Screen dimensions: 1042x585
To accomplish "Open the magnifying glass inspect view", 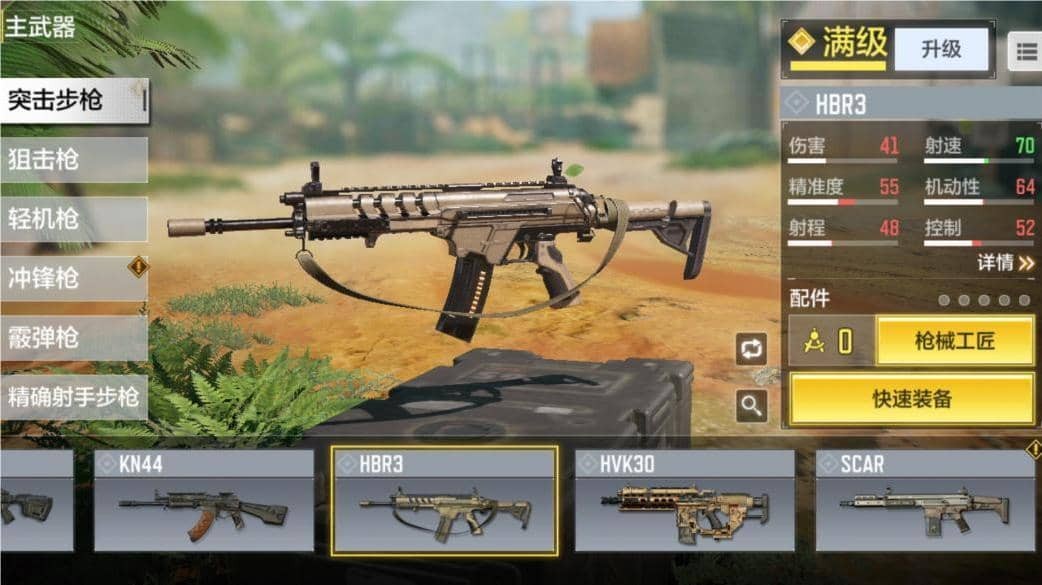I will (751, 405).
